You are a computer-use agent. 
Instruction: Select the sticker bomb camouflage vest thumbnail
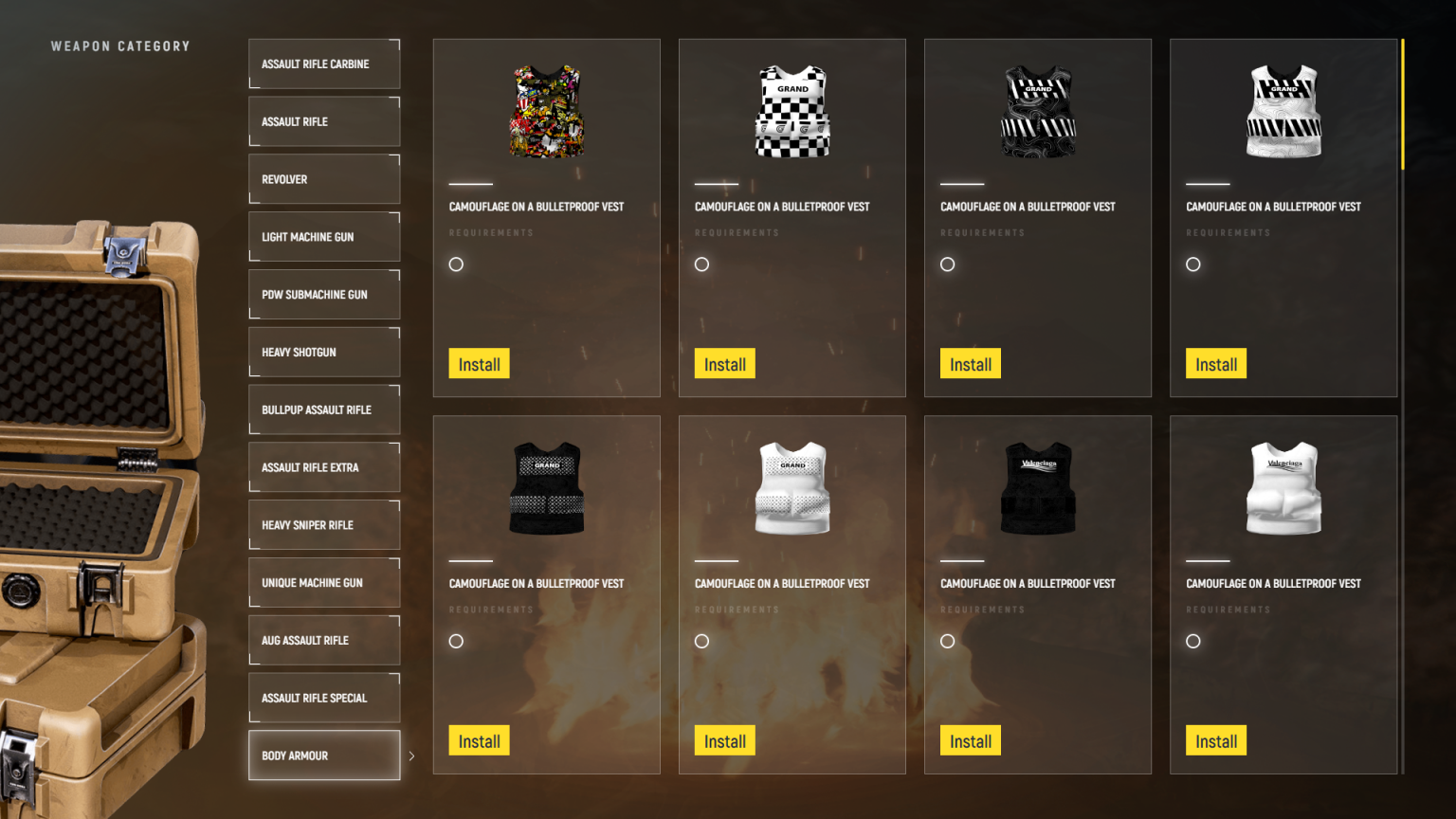click(x=546, y=109)
